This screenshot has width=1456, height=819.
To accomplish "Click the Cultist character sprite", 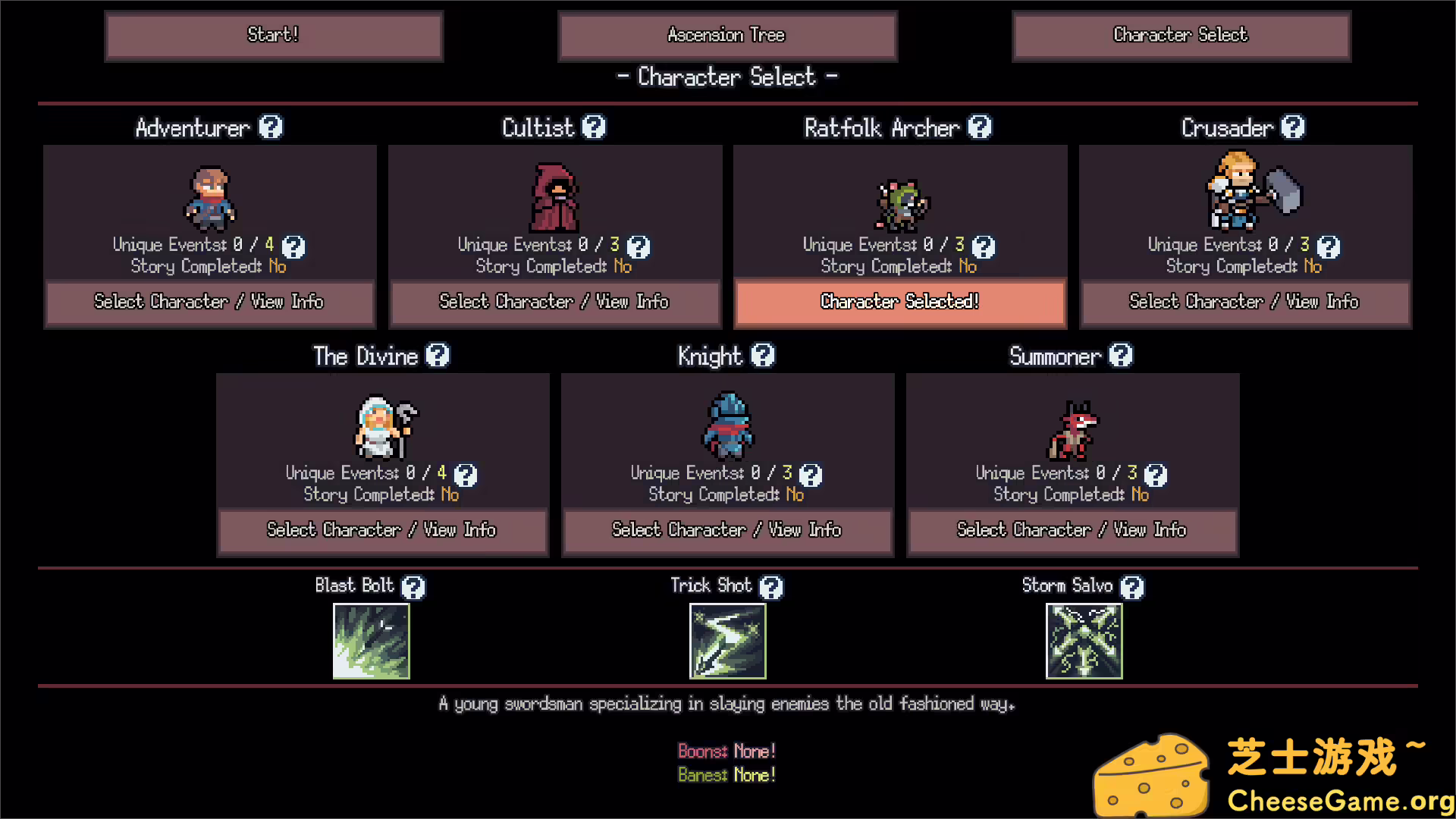I will pos(554,199).
